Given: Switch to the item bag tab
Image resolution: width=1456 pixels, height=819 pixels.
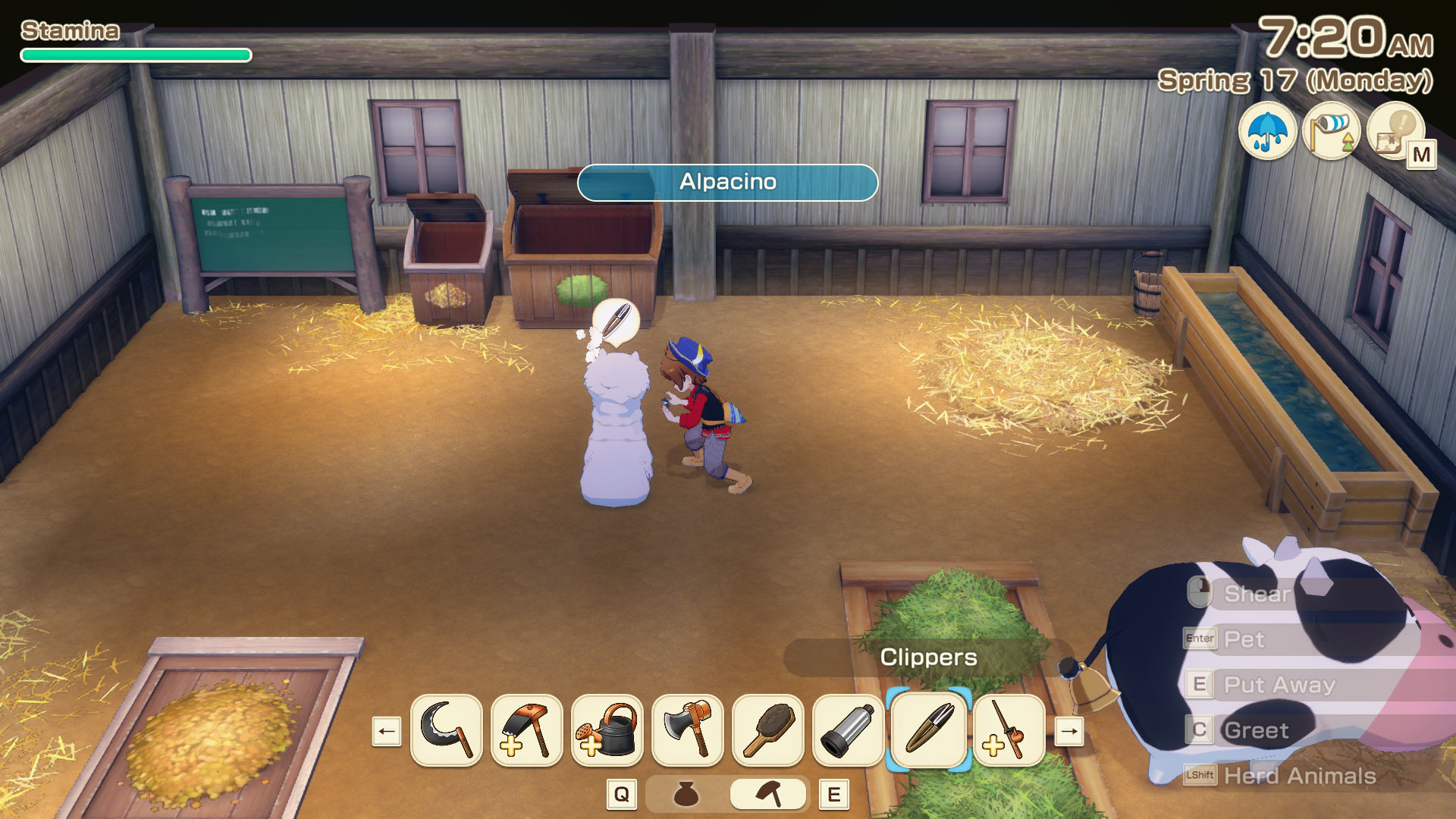Looking at the screenshot, I should (686, 795).
